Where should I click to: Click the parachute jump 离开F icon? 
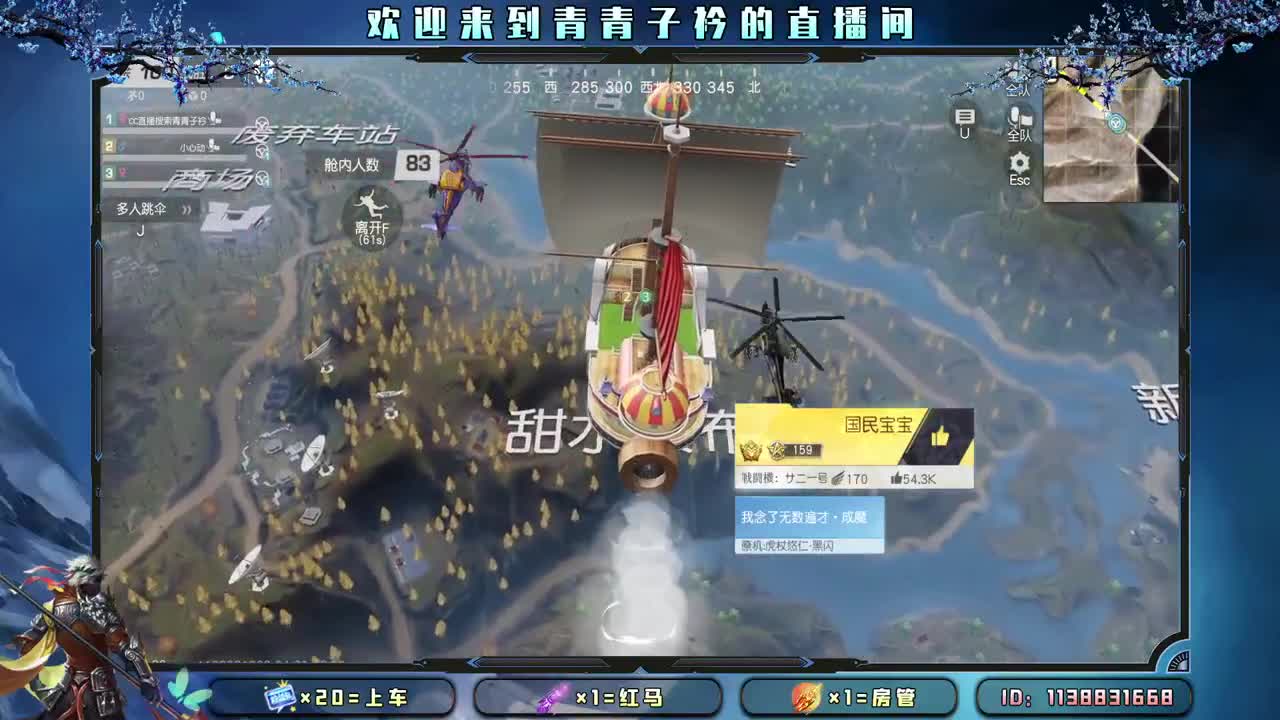[373, 210]
